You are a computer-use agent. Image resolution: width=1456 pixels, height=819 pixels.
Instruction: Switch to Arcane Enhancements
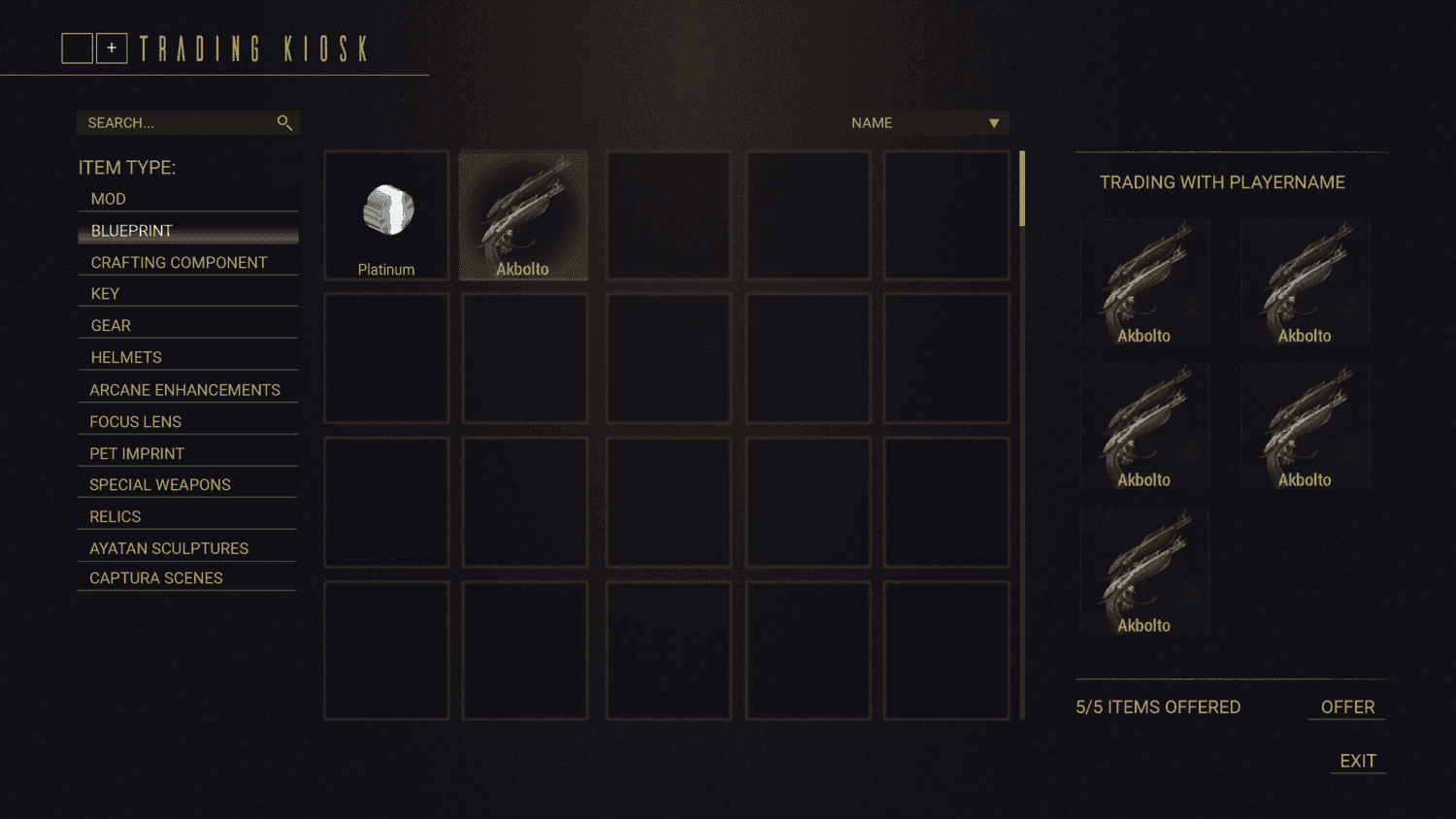click(184, 390)
